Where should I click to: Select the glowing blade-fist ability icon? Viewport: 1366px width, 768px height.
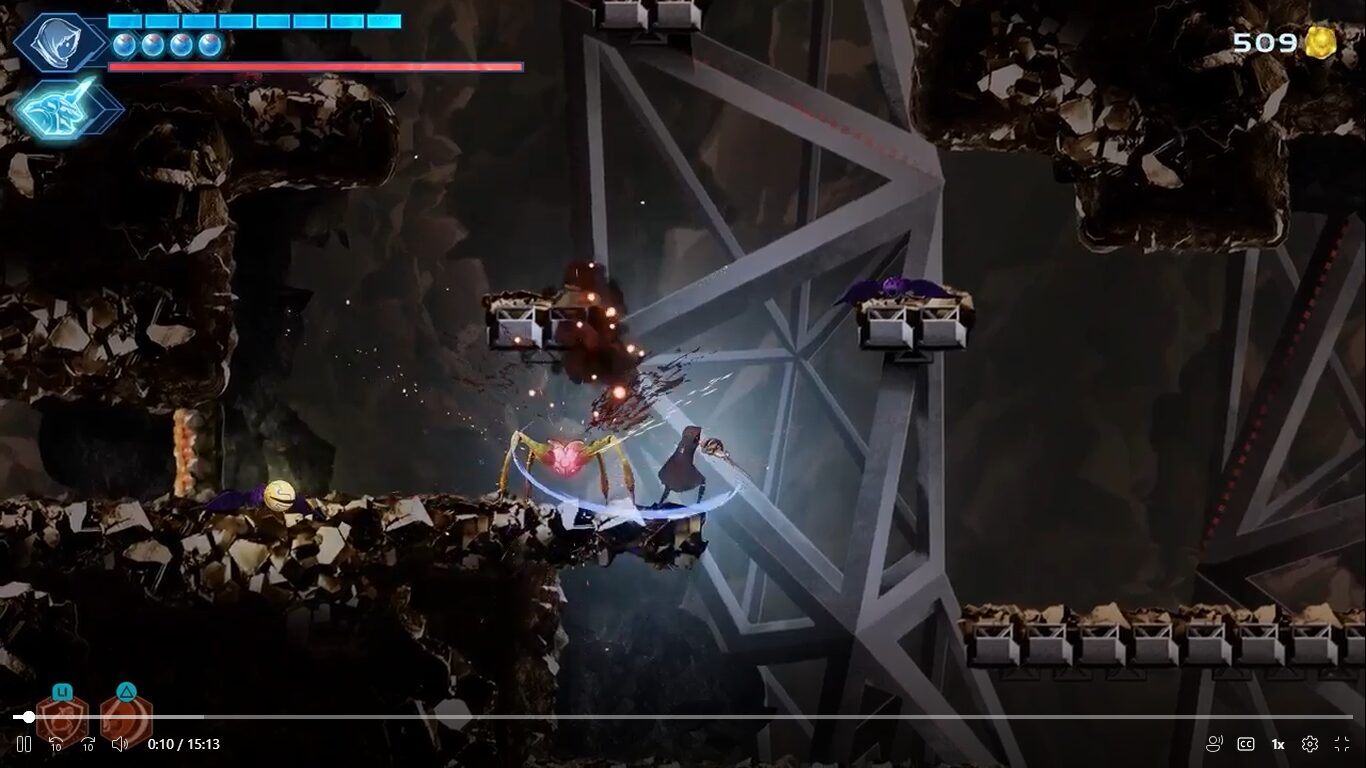click(x=67, y=108)
